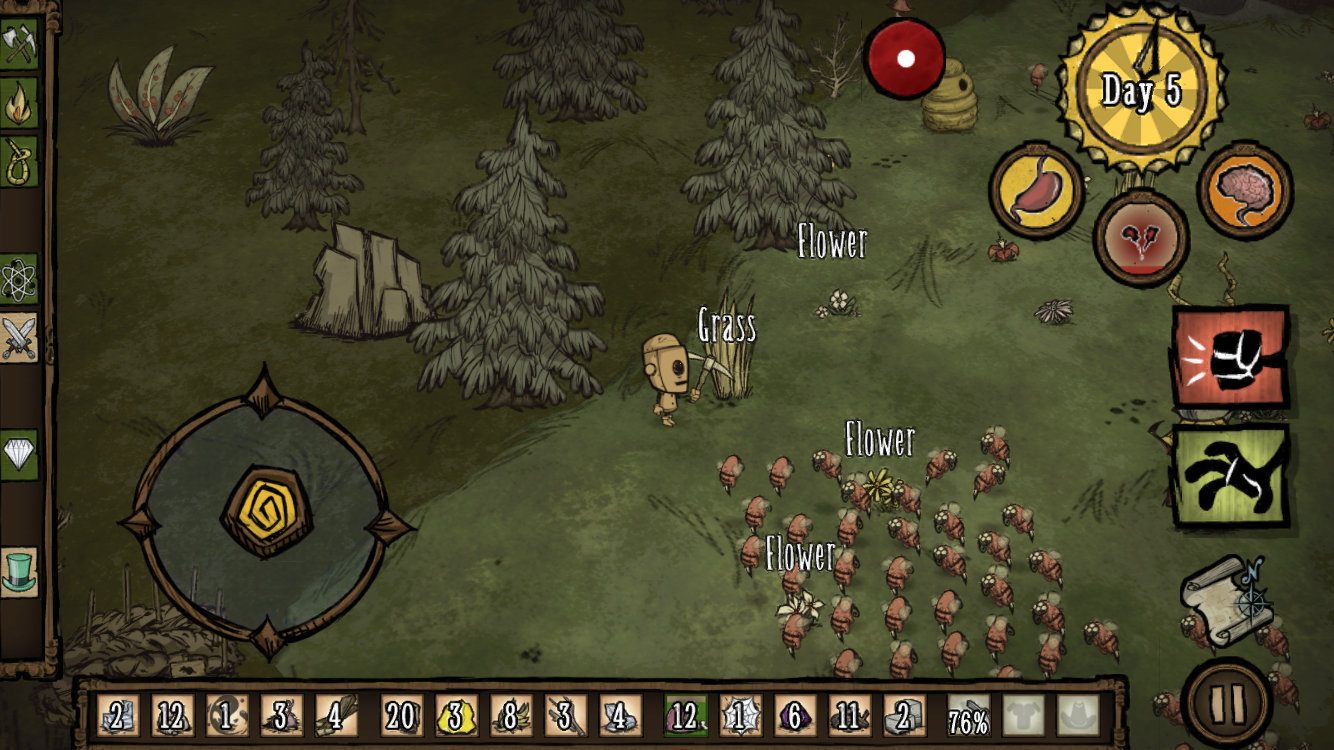
Task: Open the Survival rope crafting tab
Action: tap(18, 160)
